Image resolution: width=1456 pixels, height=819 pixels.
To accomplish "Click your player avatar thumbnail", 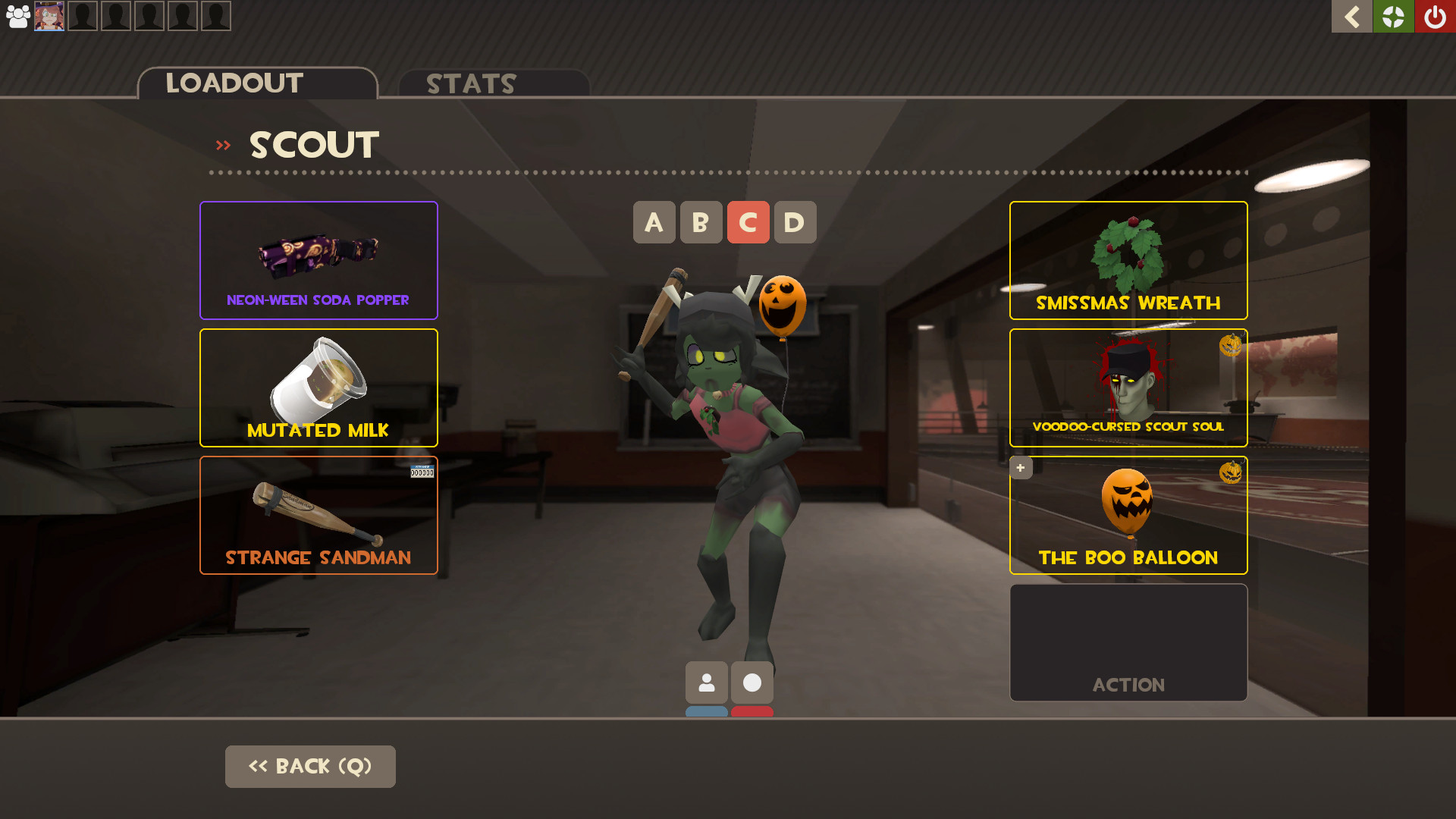I will pos(49,15).
